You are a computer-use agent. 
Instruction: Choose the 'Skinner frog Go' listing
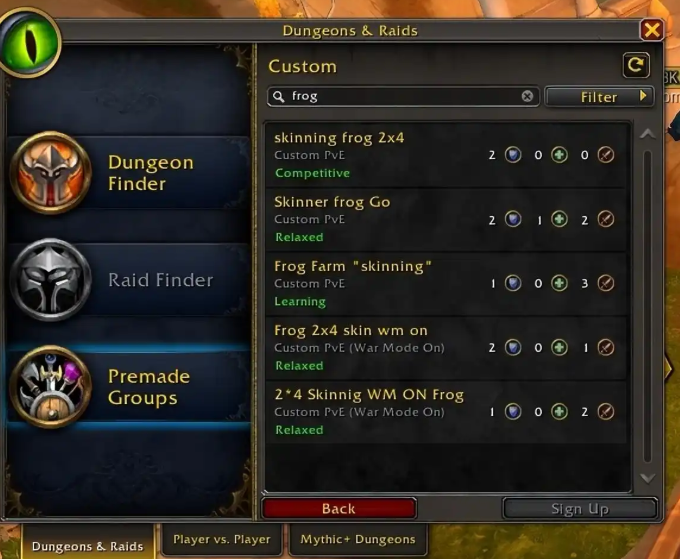(x=445, y=219)
